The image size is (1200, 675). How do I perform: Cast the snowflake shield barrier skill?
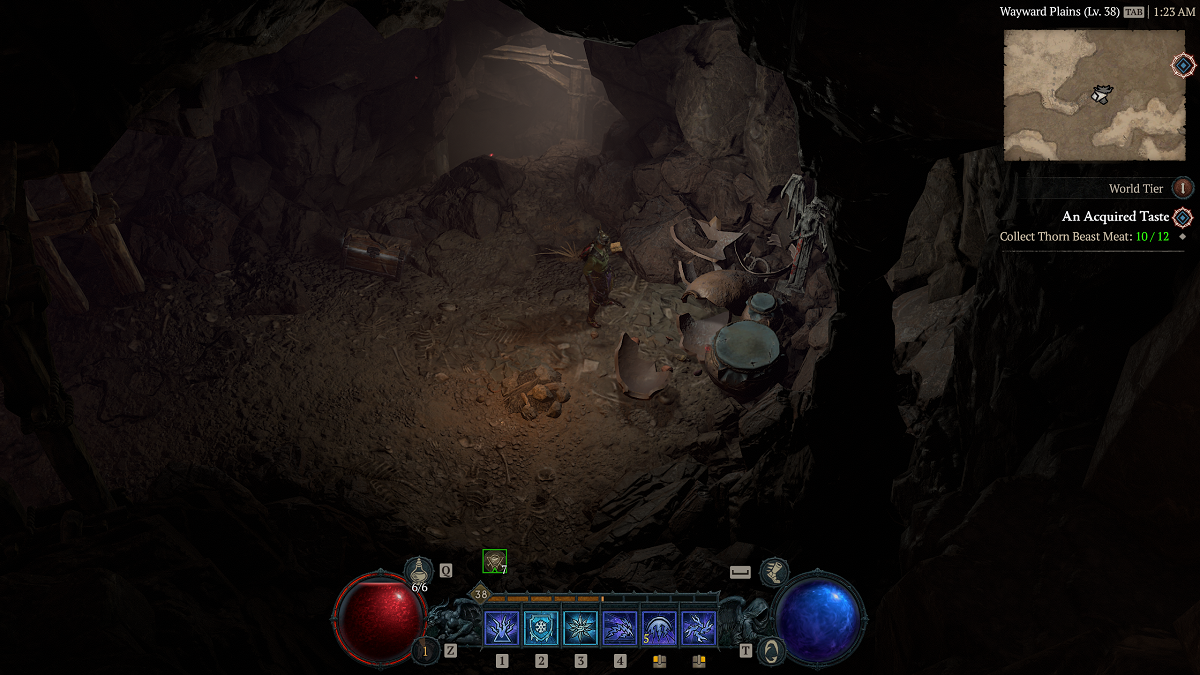click(541, 629)
